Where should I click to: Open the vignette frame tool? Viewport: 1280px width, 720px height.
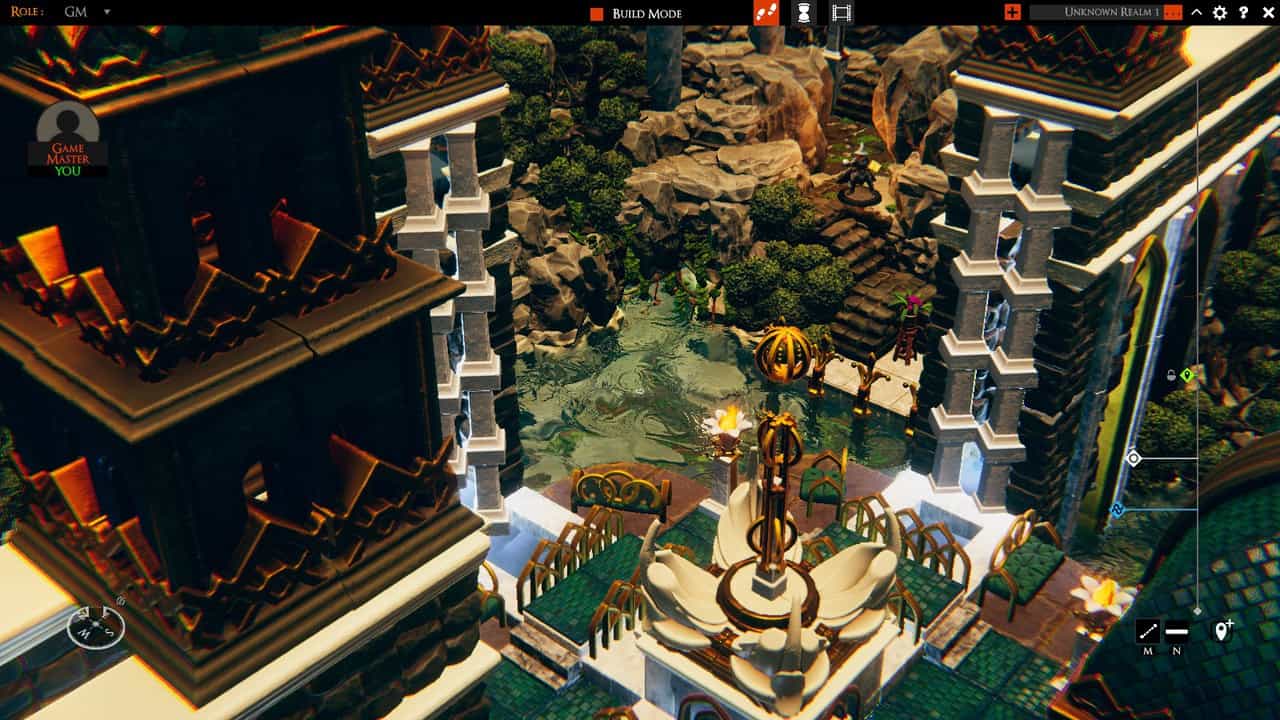tap(841, 14)
